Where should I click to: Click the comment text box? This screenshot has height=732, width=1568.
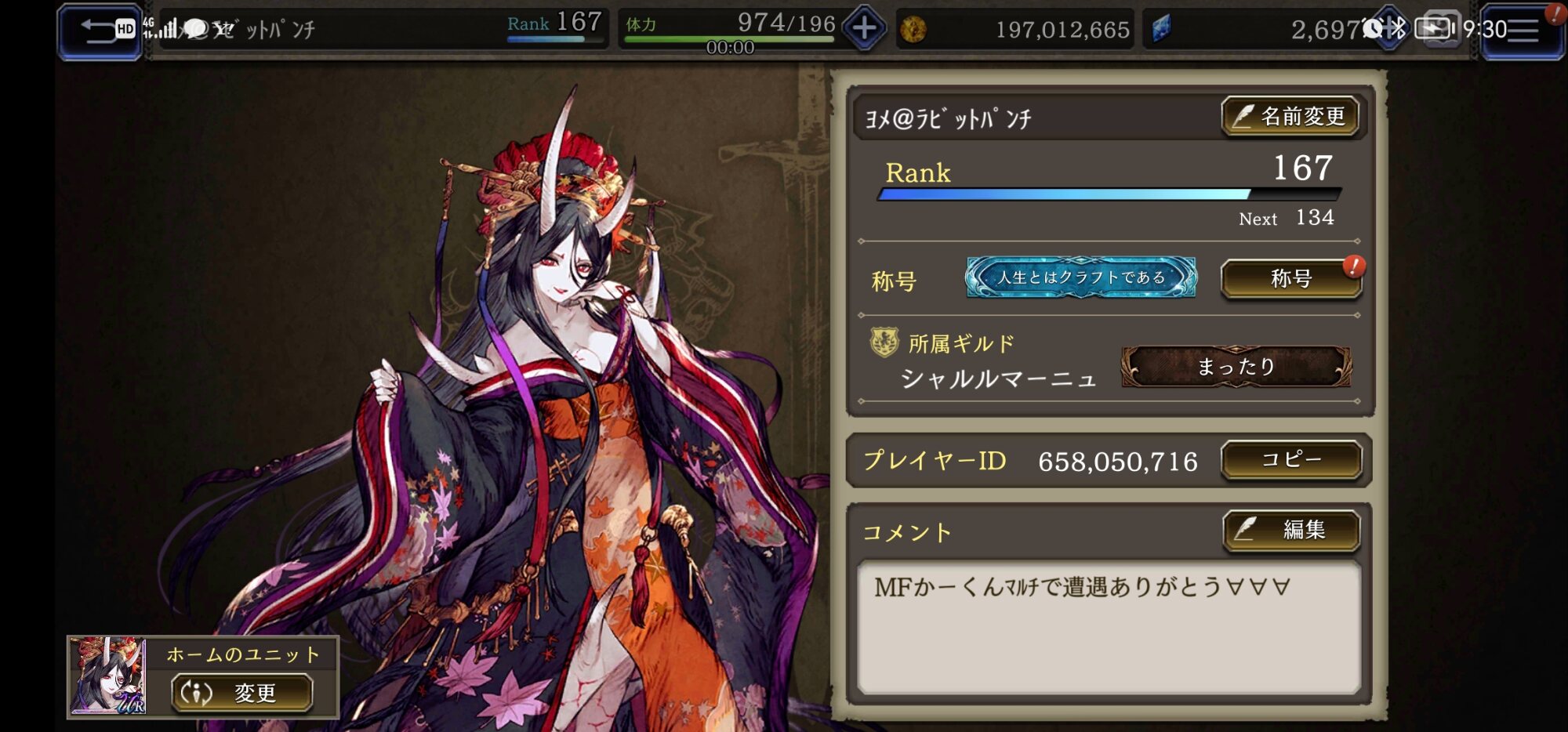(1109, 626)
